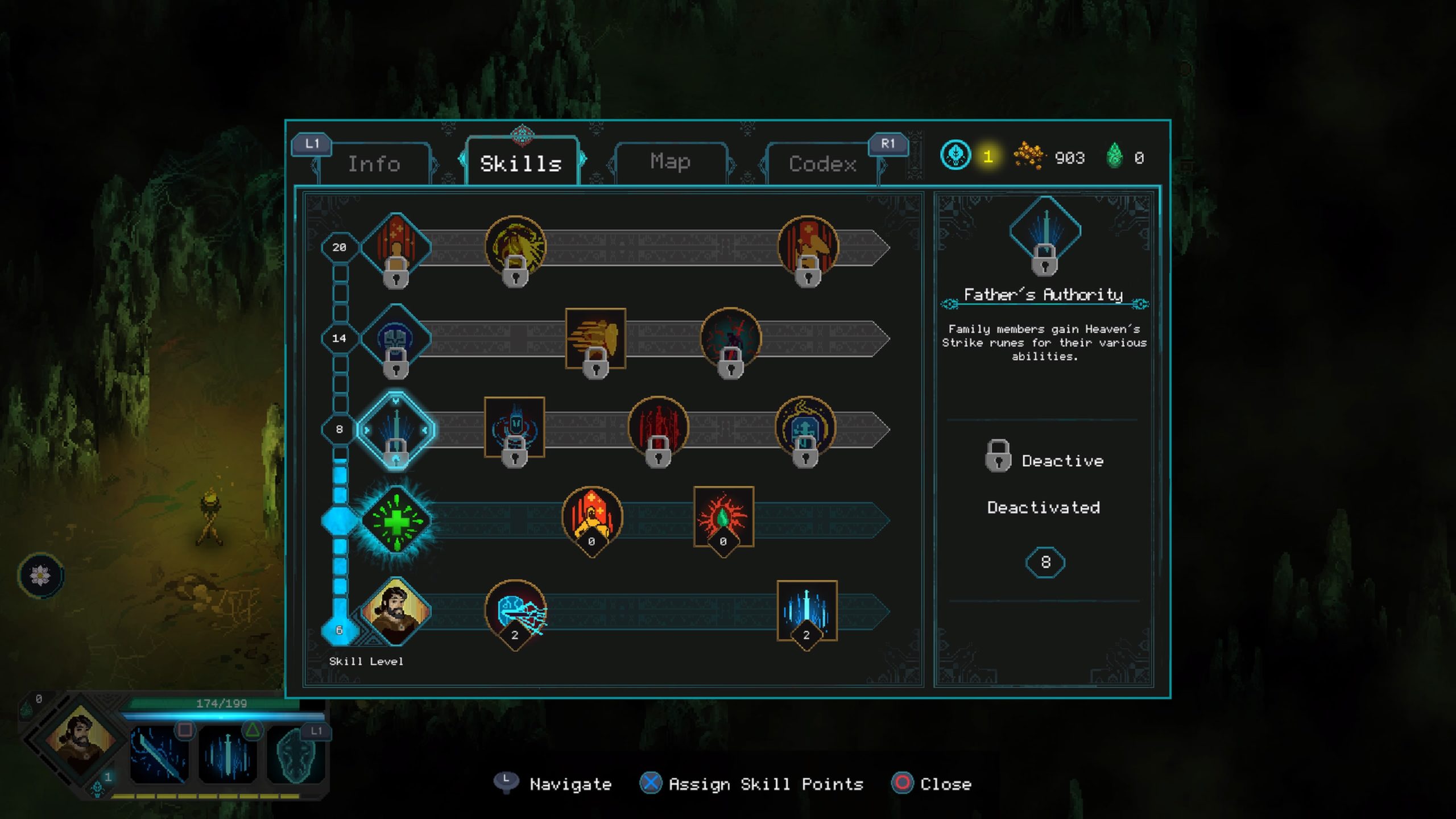Choose the bearded father portrait node

pos(396,611)
